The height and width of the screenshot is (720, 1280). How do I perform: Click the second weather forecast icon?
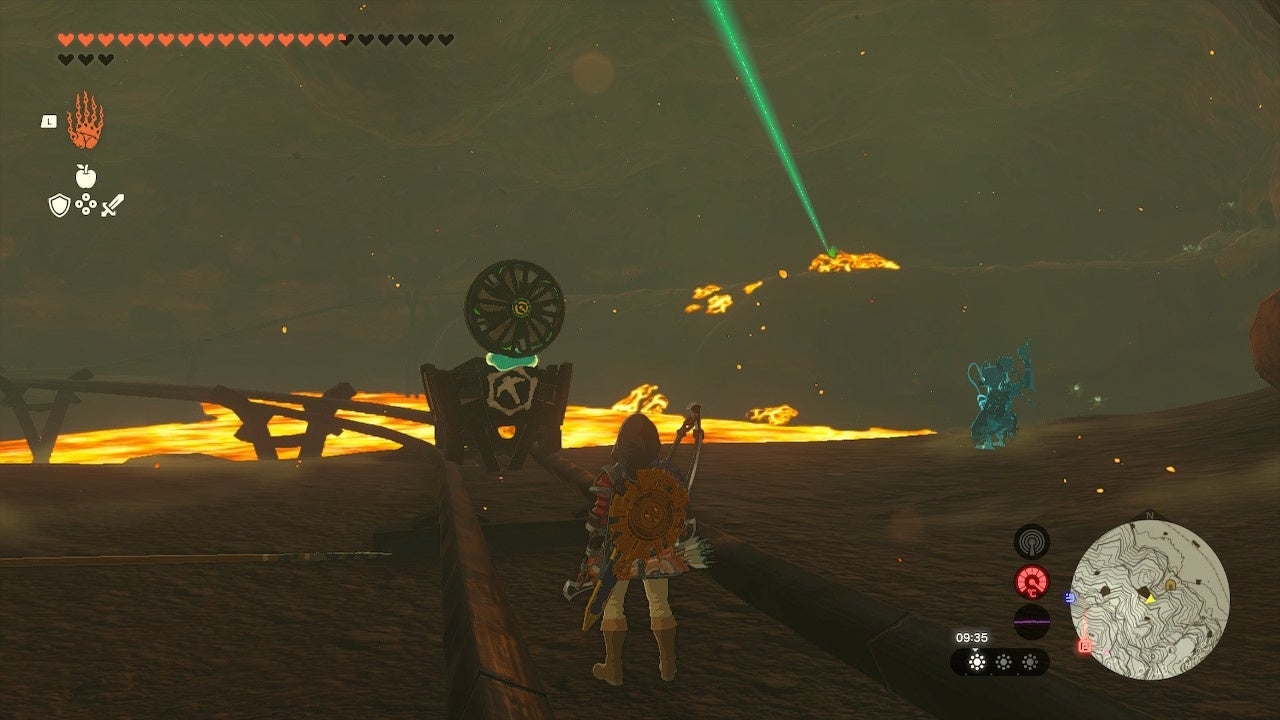pyautogui.click(x=1003, y=661)
